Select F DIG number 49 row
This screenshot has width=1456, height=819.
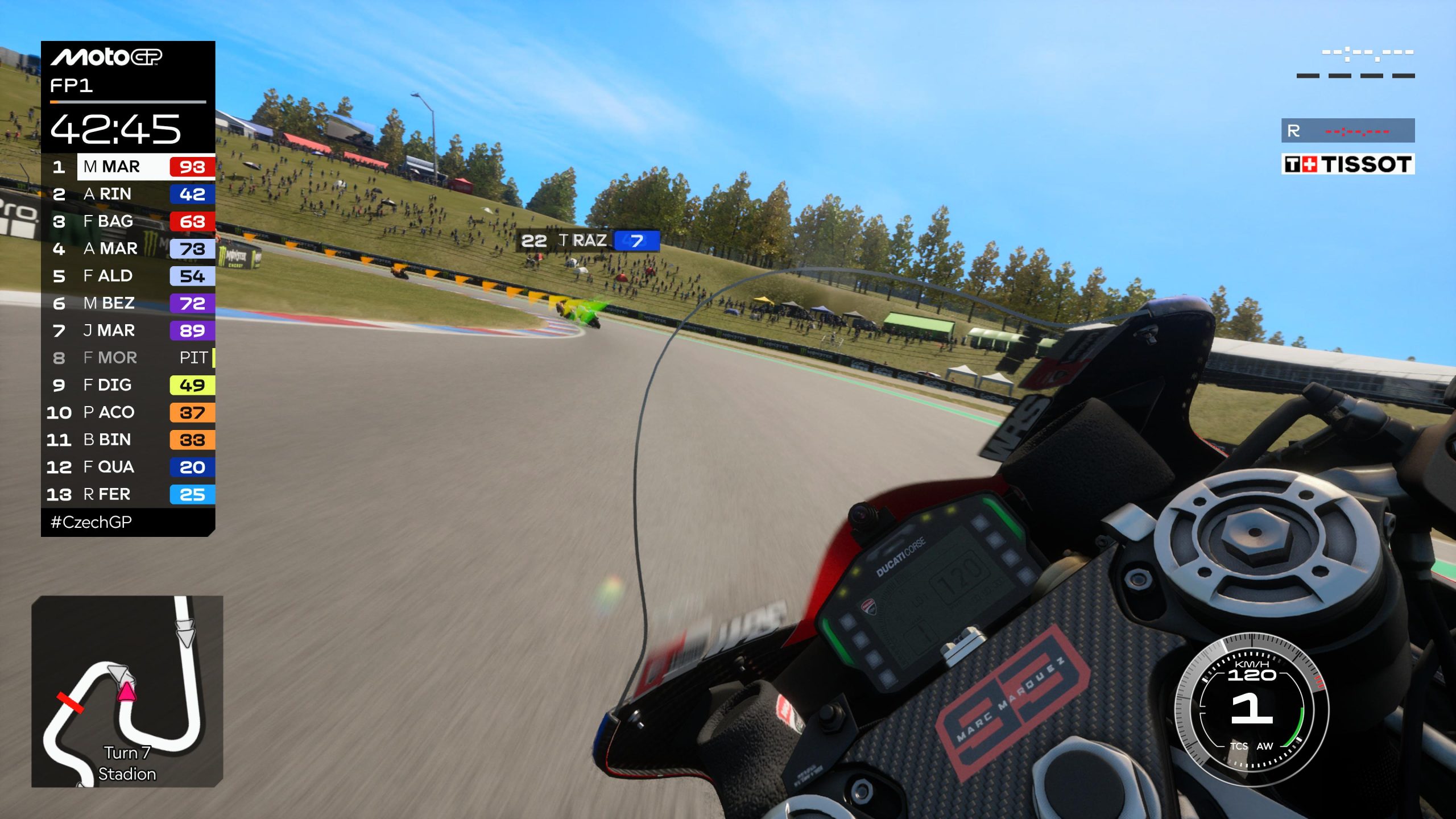point(129,385)
